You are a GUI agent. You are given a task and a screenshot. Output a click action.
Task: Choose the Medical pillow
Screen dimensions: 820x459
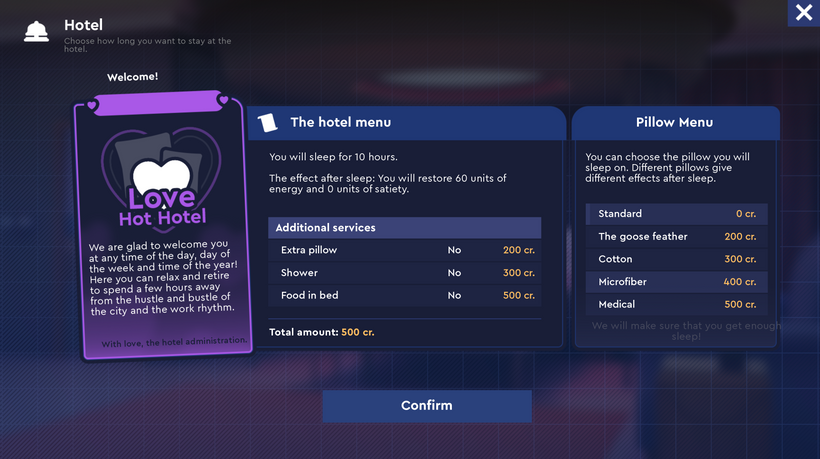(676, 304)
